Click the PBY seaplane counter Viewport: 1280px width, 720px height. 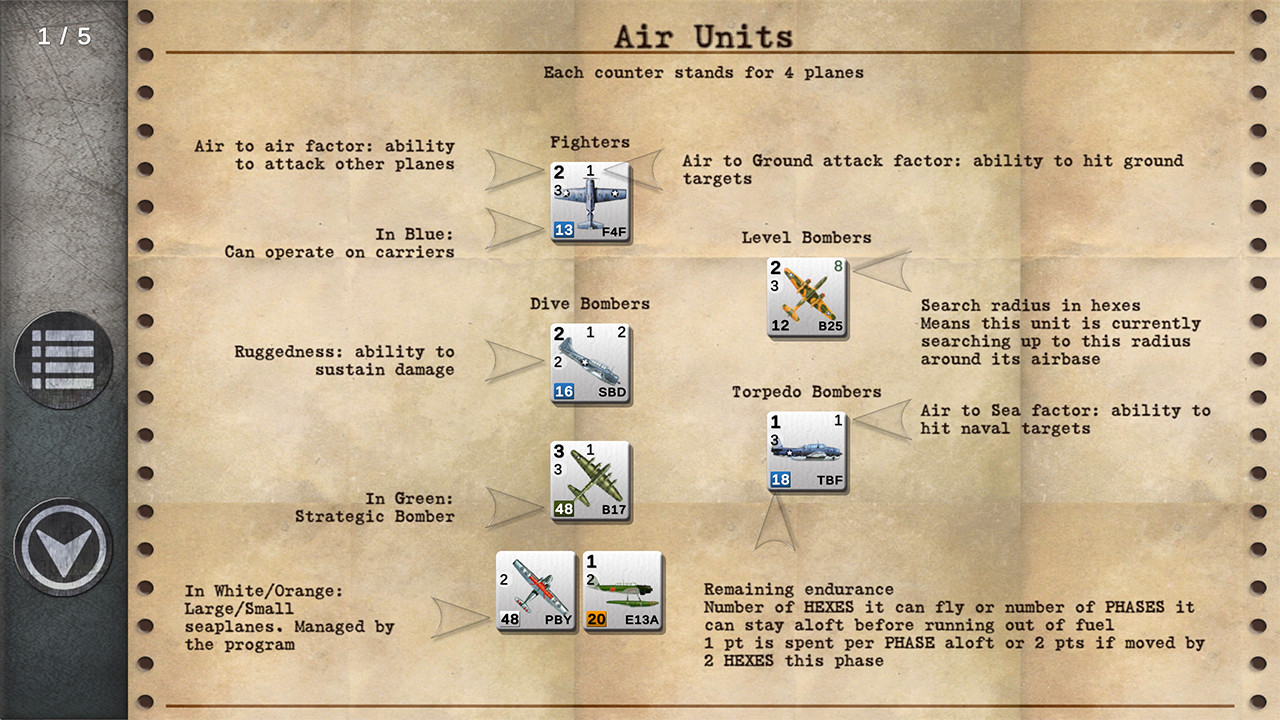[536, 591]
